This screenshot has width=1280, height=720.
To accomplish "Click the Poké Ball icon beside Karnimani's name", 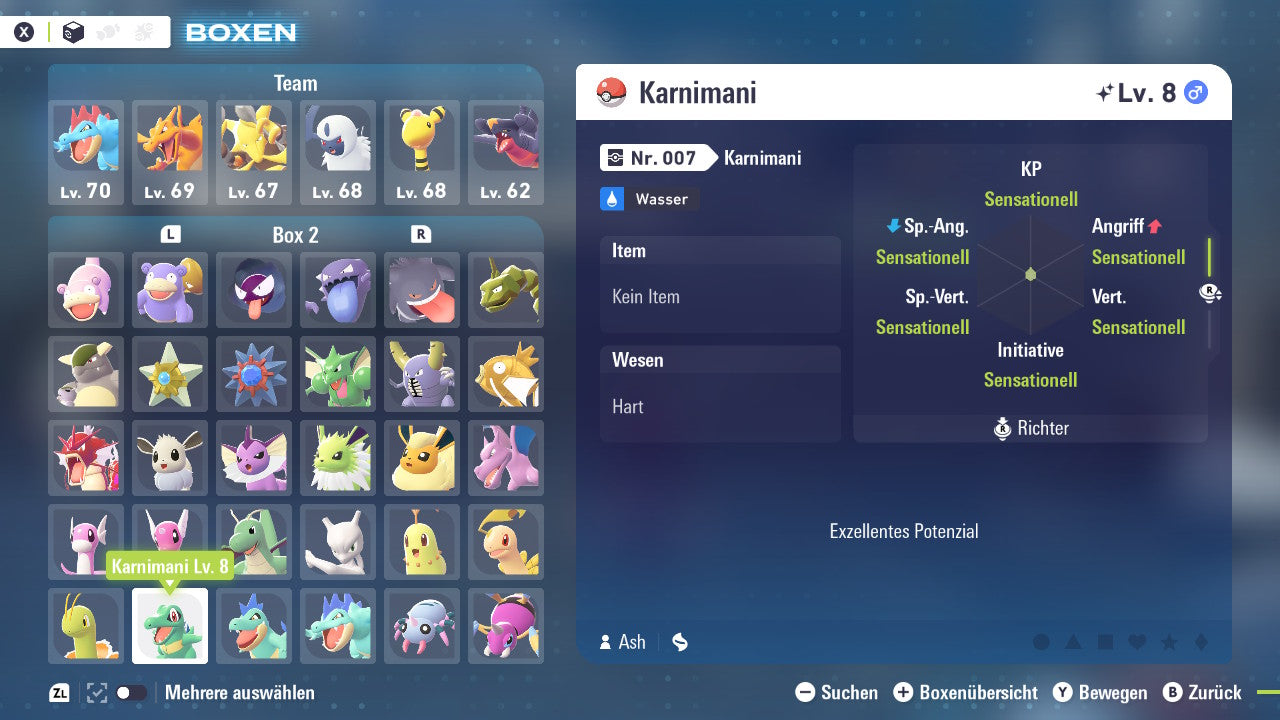I will pos(607,92).
